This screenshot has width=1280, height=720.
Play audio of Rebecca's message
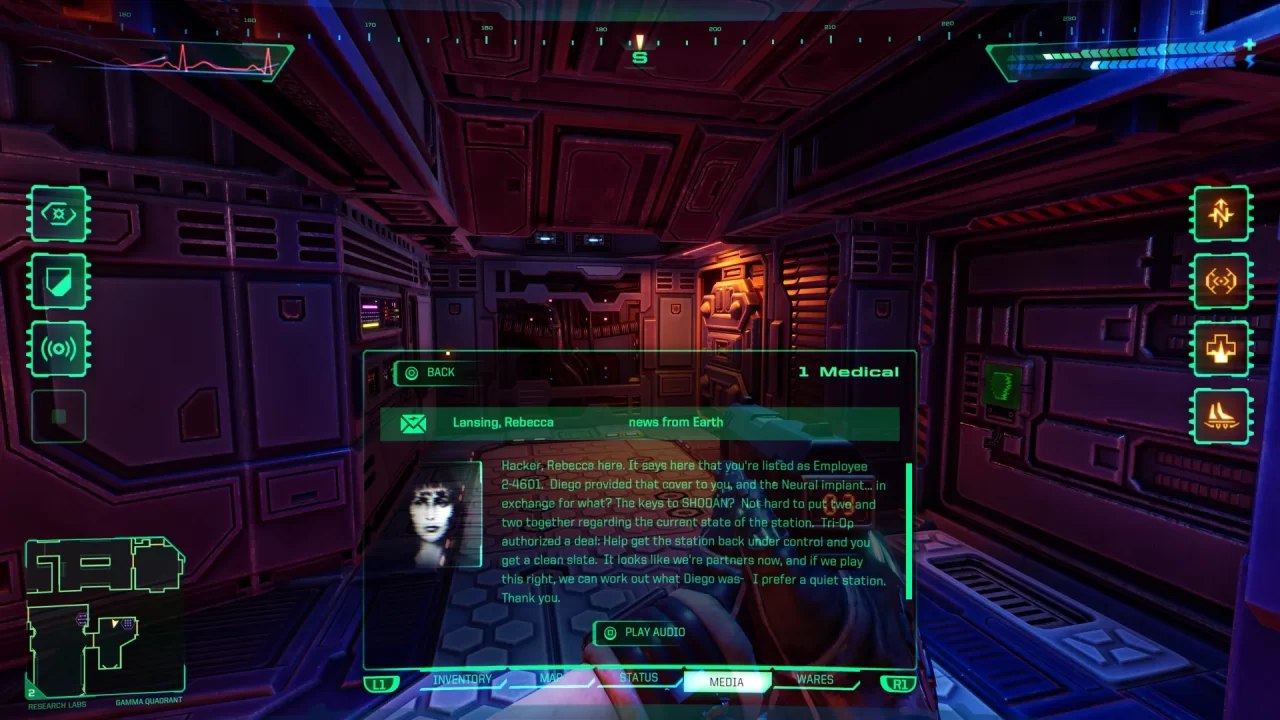pos(645,632)
